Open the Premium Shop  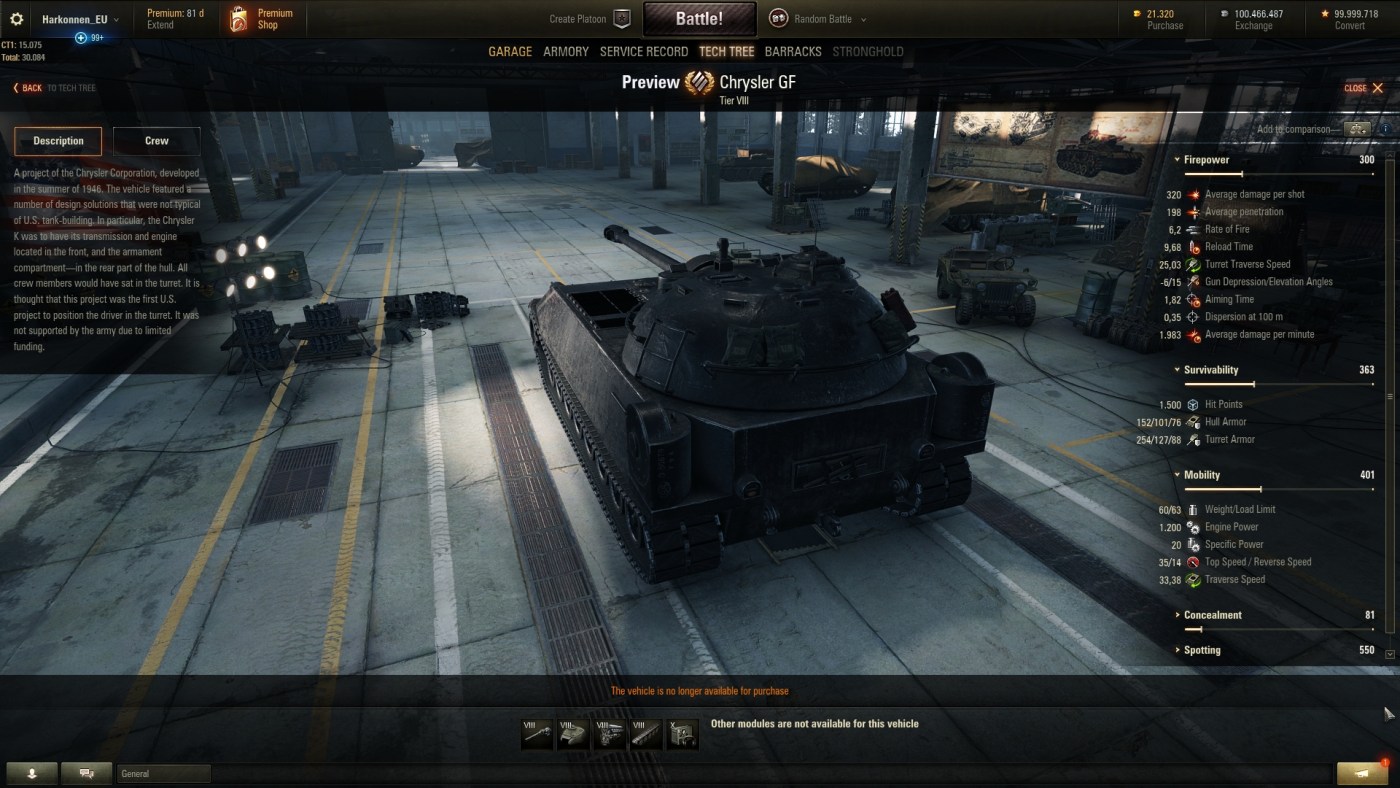(262, 19)
